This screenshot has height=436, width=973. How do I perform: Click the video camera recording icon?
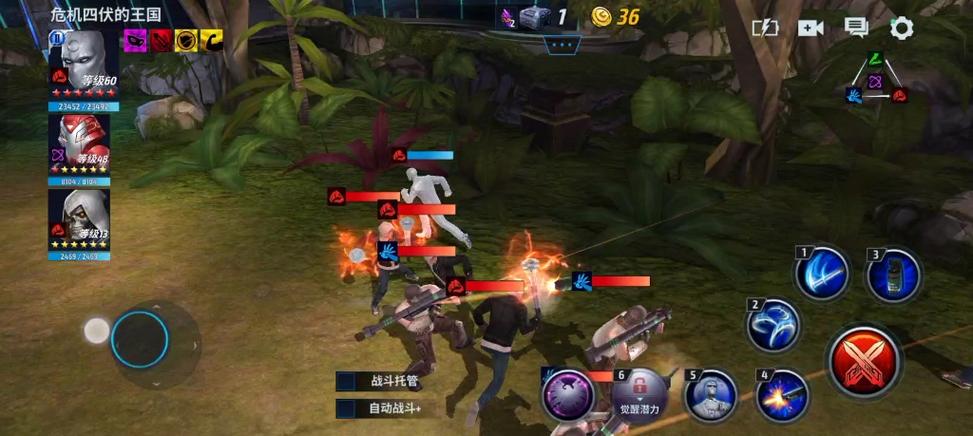810,28
